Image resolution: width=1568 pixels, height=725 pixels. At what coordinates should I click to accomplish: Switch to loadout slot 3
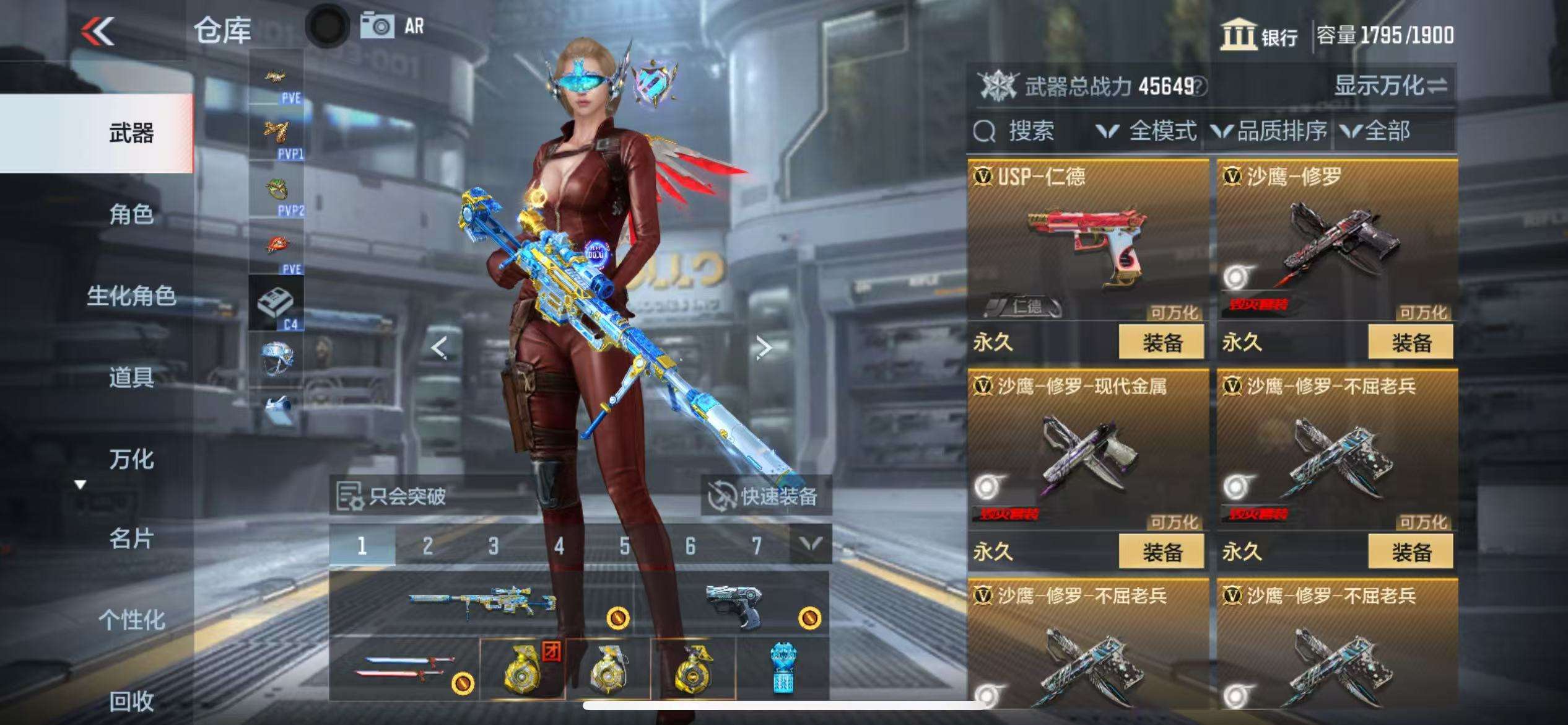tap(493, 546)
